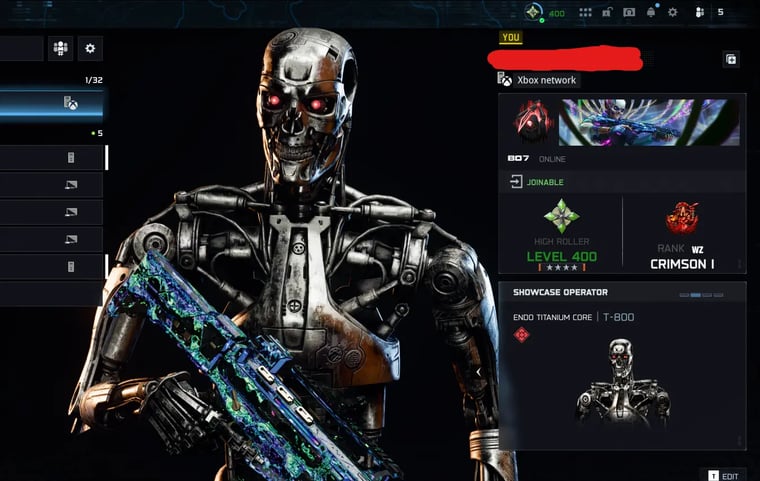Viewport: 760px width, 481px height.
Task: Select the Xbox network platform label
Action: point(538,80)
